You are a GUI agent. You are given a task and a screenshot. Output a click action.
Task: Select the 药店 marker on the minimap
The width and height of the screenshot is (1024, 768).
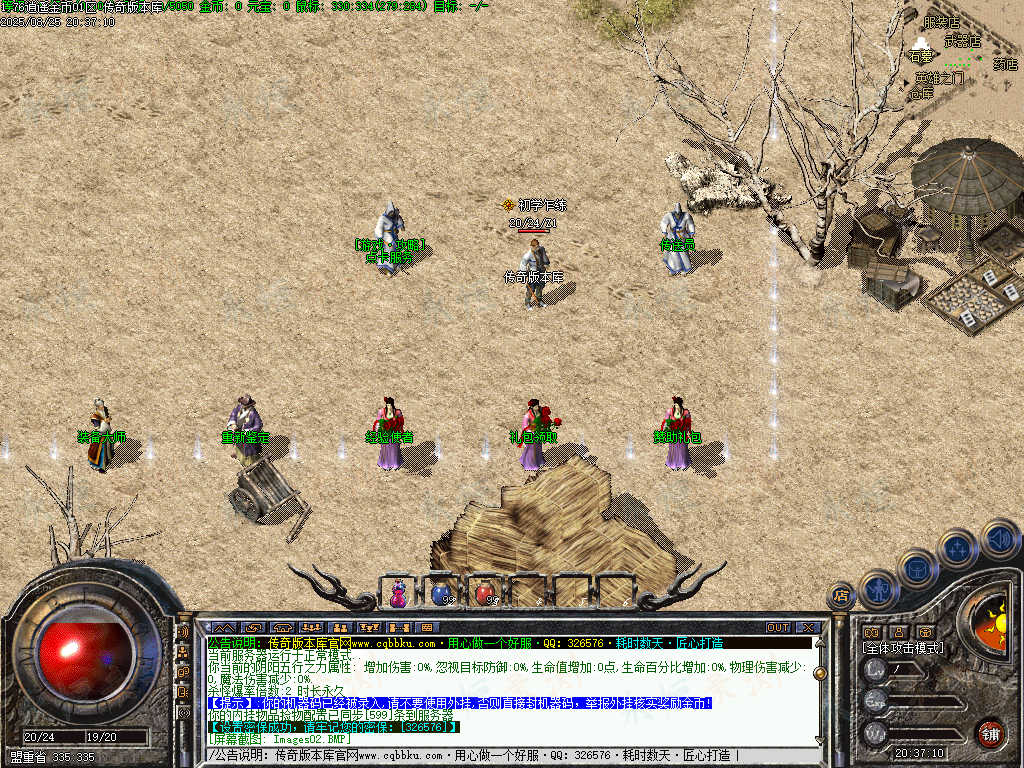click(1005, 64)
